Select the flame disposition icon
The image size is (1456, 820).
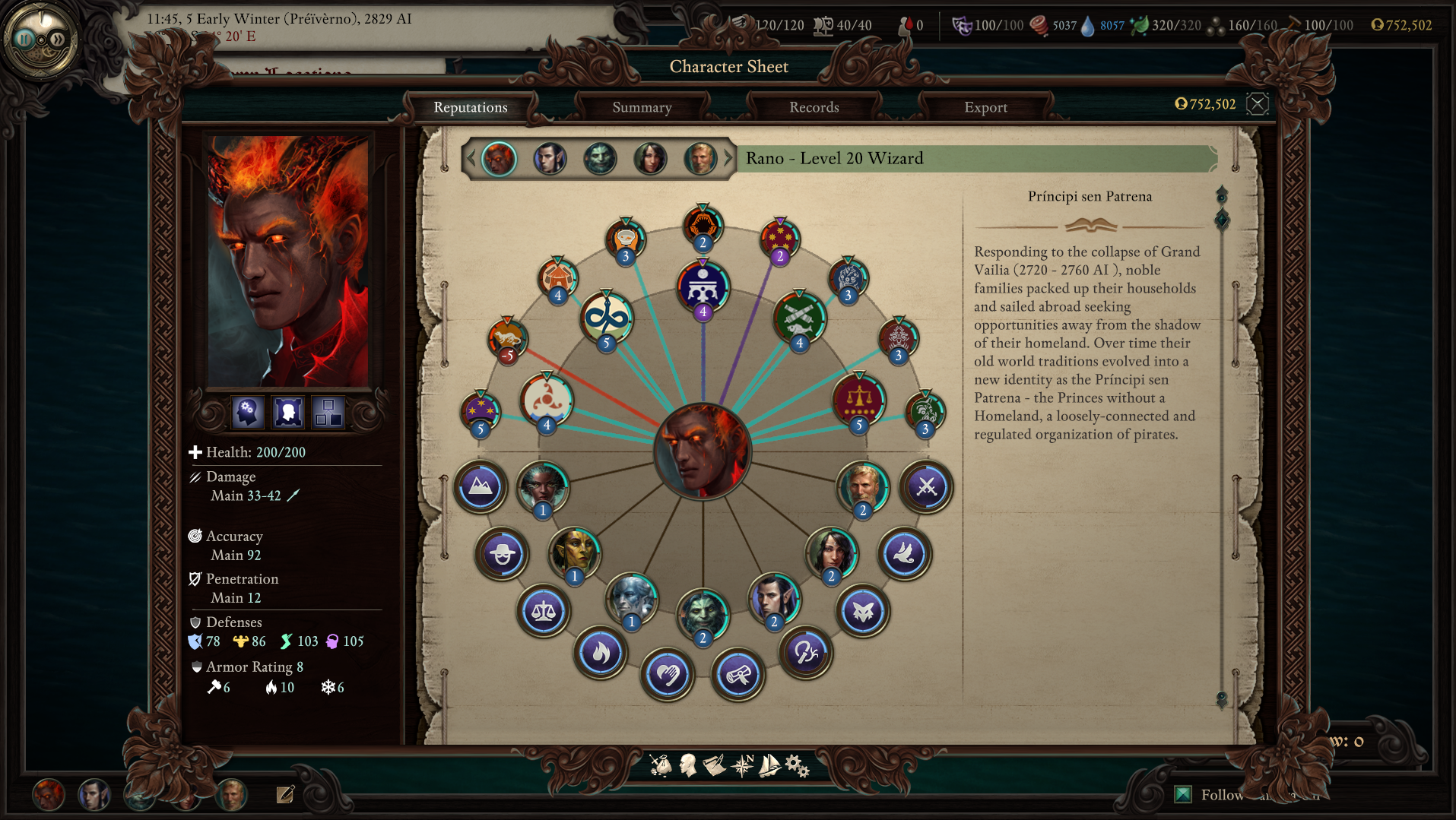tap(600, 653)
